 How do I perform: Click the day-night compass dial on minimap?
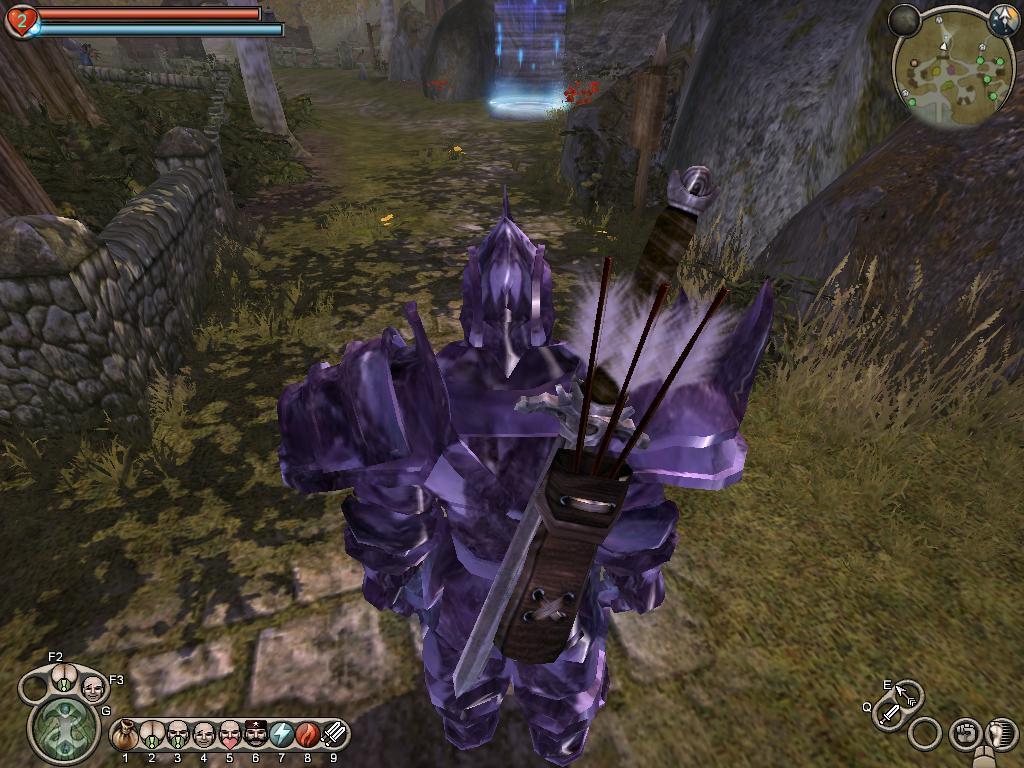(x=1002, y=20)
